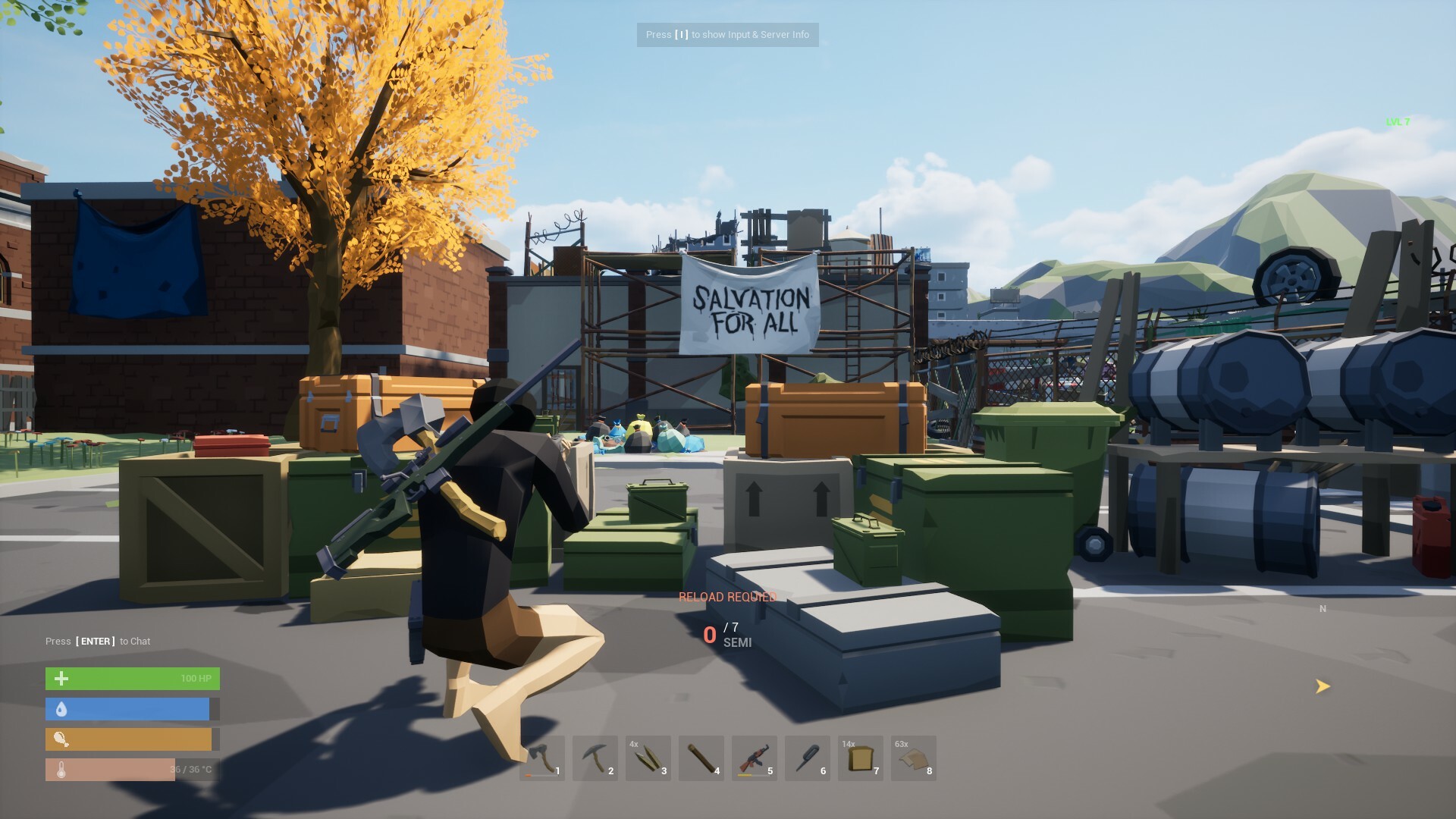Viewport: 1456px width, 819px height.
Task: Select the pickaxe in hotbar slot 2
Action: pyautogui.click(x=595, y=758)
